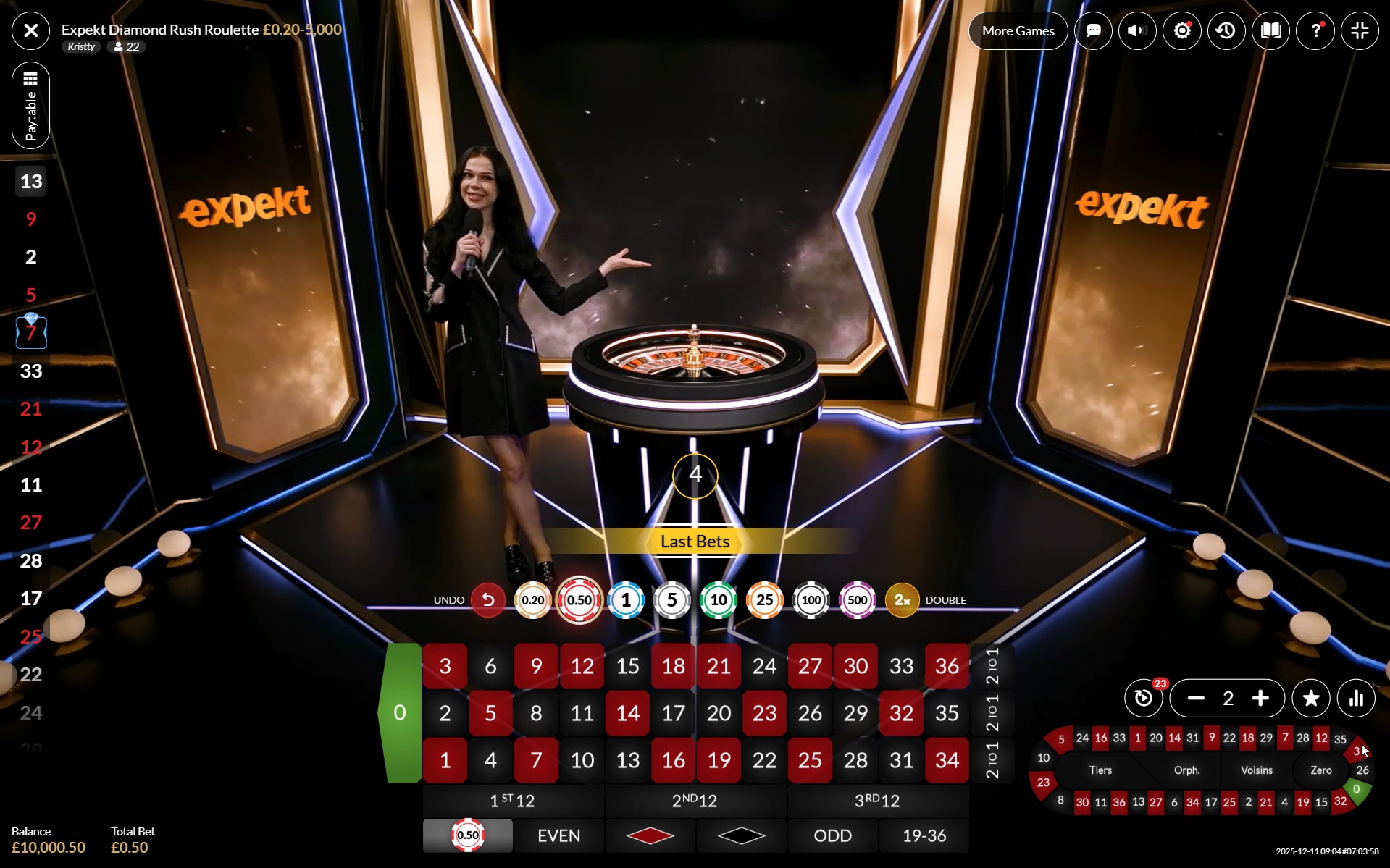The width and height of the screenshot is (1390, 868).
Task: Open the More Games menu
Action: click(1018, 30)
